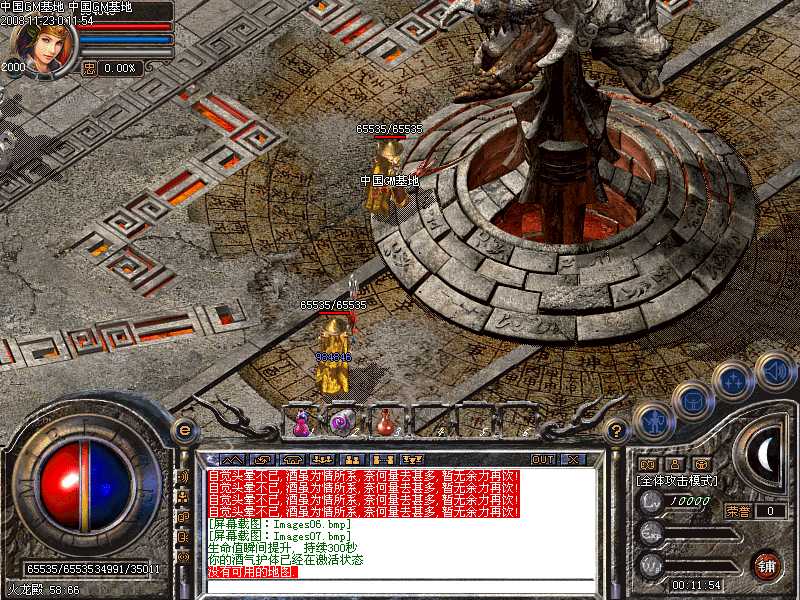Open the red 铺 shop button
This screenshot has height=600, width=800.
click(x=767, y=565)
